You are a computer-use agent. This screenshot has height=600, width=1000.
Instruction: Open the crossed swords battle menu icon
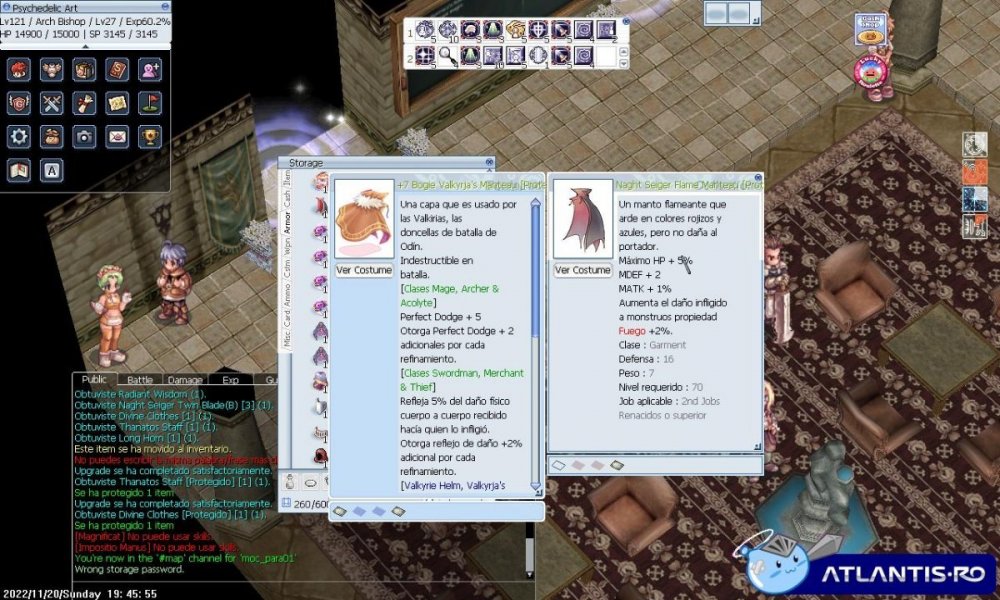[x=52, y=103]
